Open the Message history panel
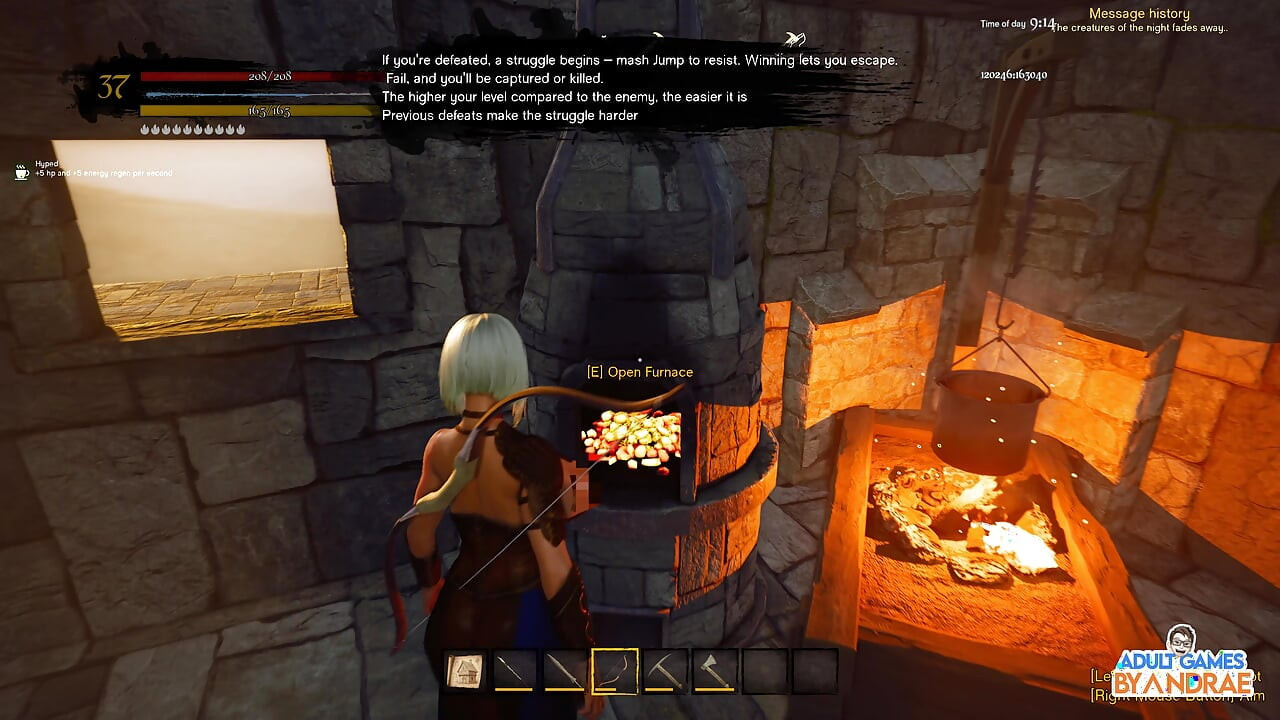Screen dimensions: 1280x720 1139,14
